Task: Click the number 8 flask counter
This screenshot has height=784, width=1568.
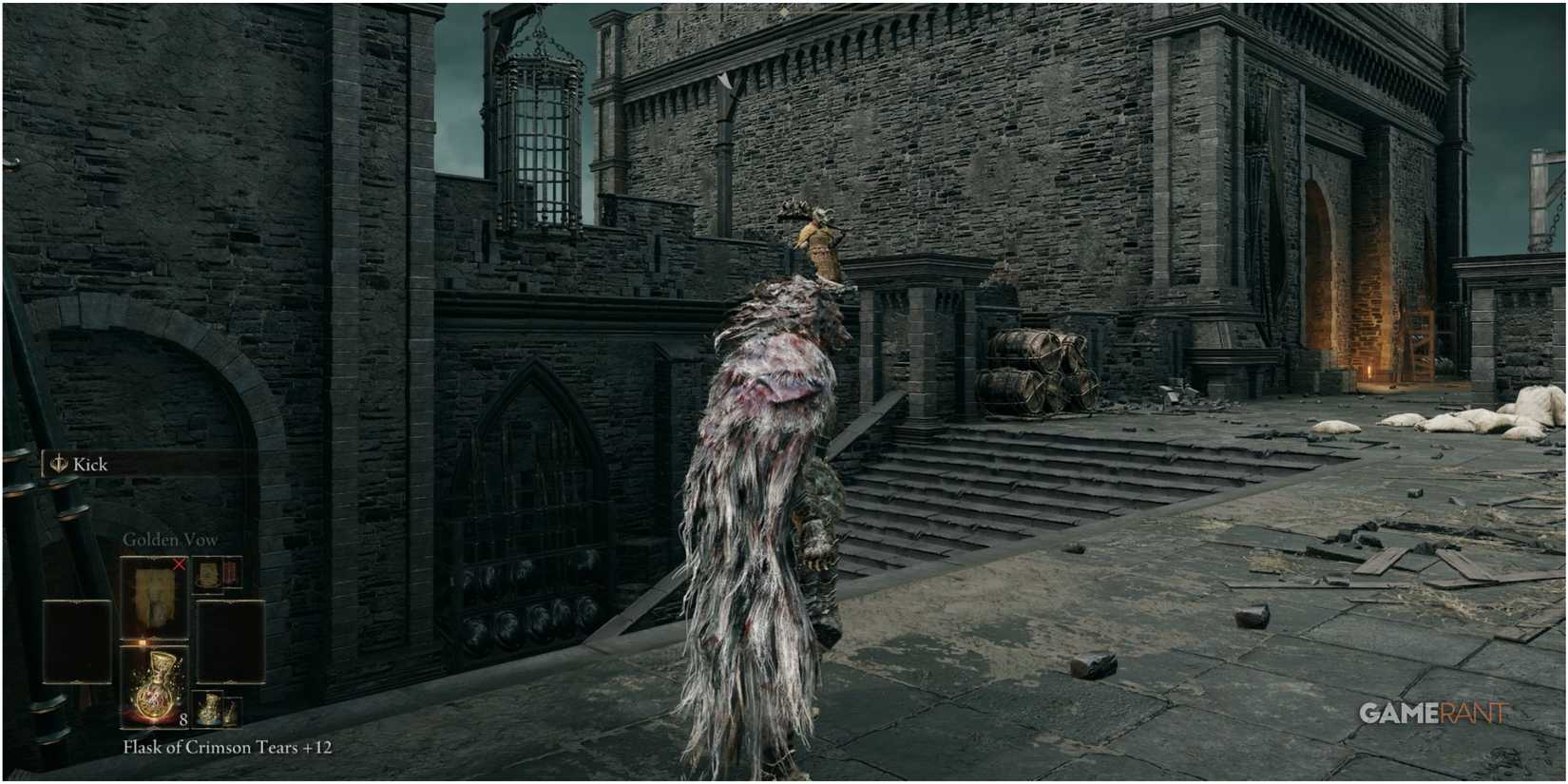Action: pyautogui.click(x=183, y=719)
